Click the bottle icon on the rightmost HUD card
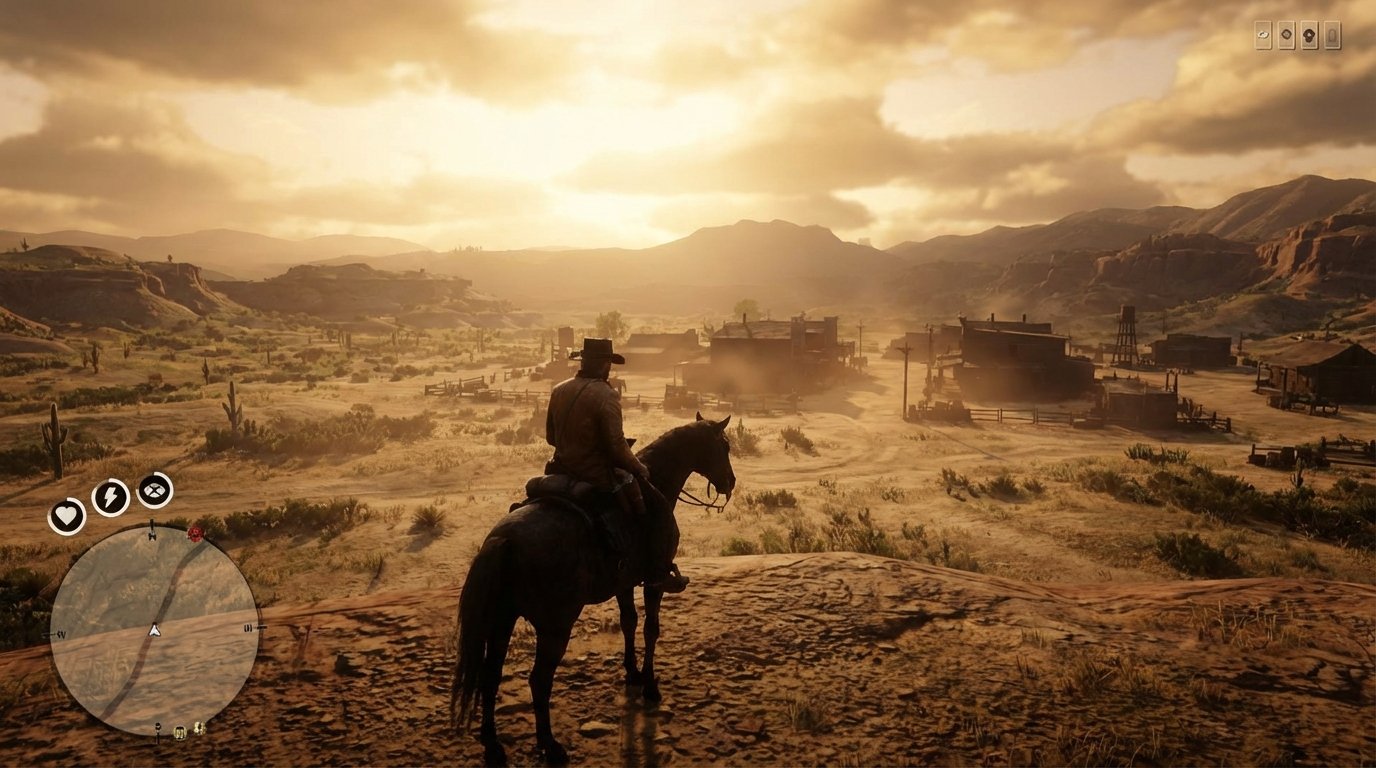Viewport: 1376px width, 768px height. 1333,36
